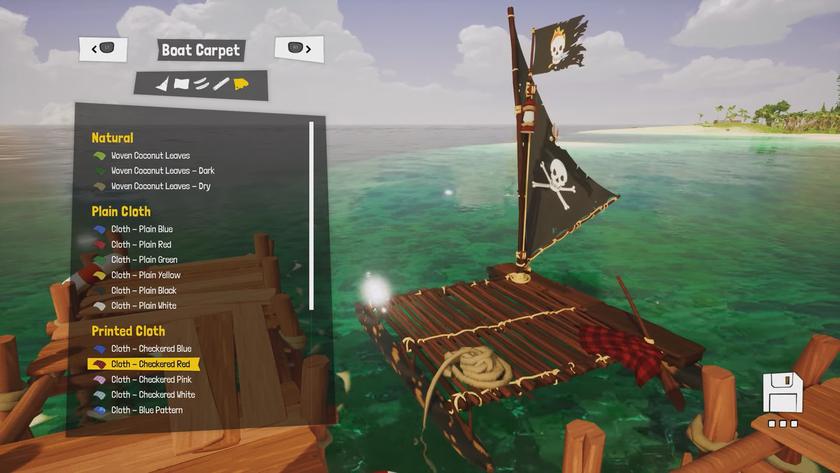Open the flag customization category

click(181, 84)
